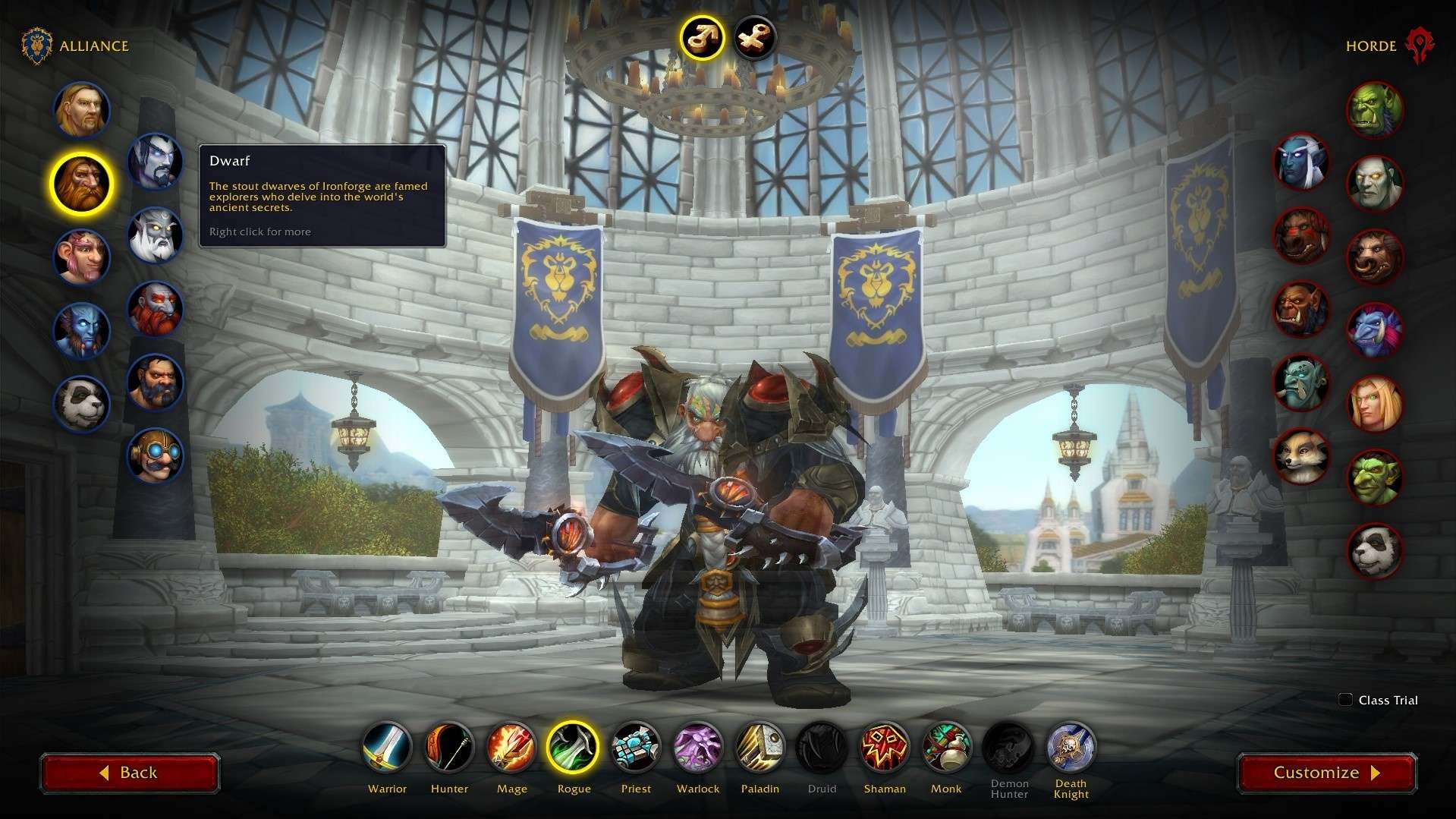Viewport: 1456px width, 819px height.
Task: Pick the Orc race portrait
Action: (1375, 110)
